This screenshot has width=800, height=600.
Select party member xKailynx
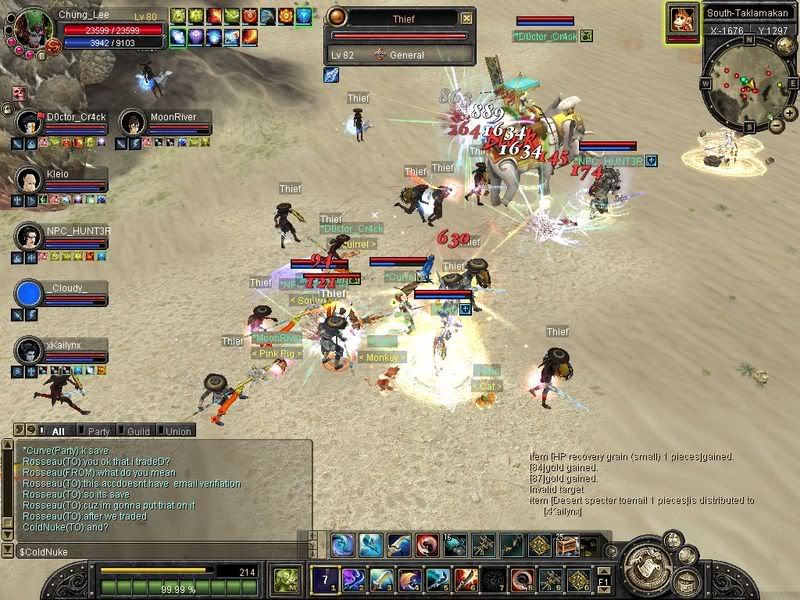[x=28, y=350]
